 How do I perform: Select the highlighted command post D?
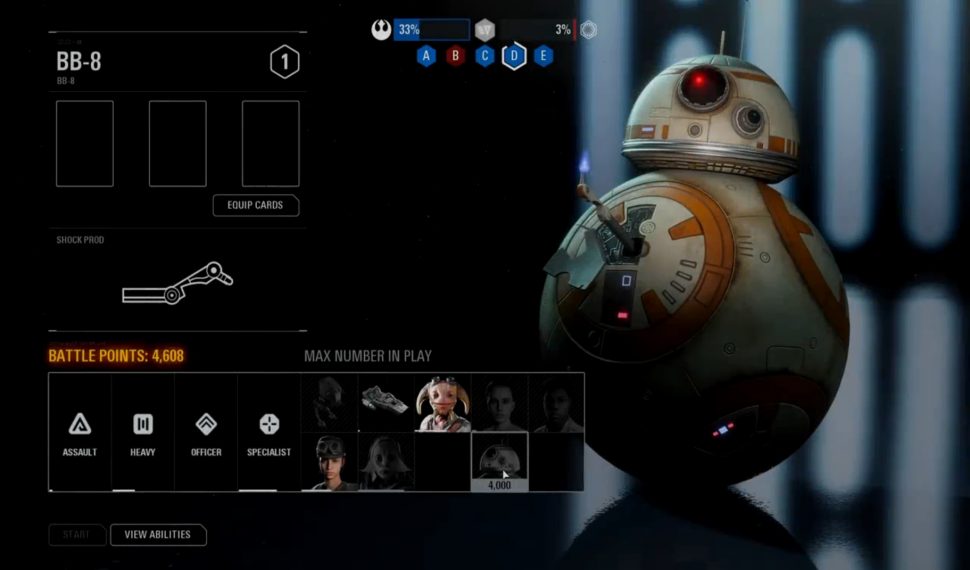click(x=514, y=56)
